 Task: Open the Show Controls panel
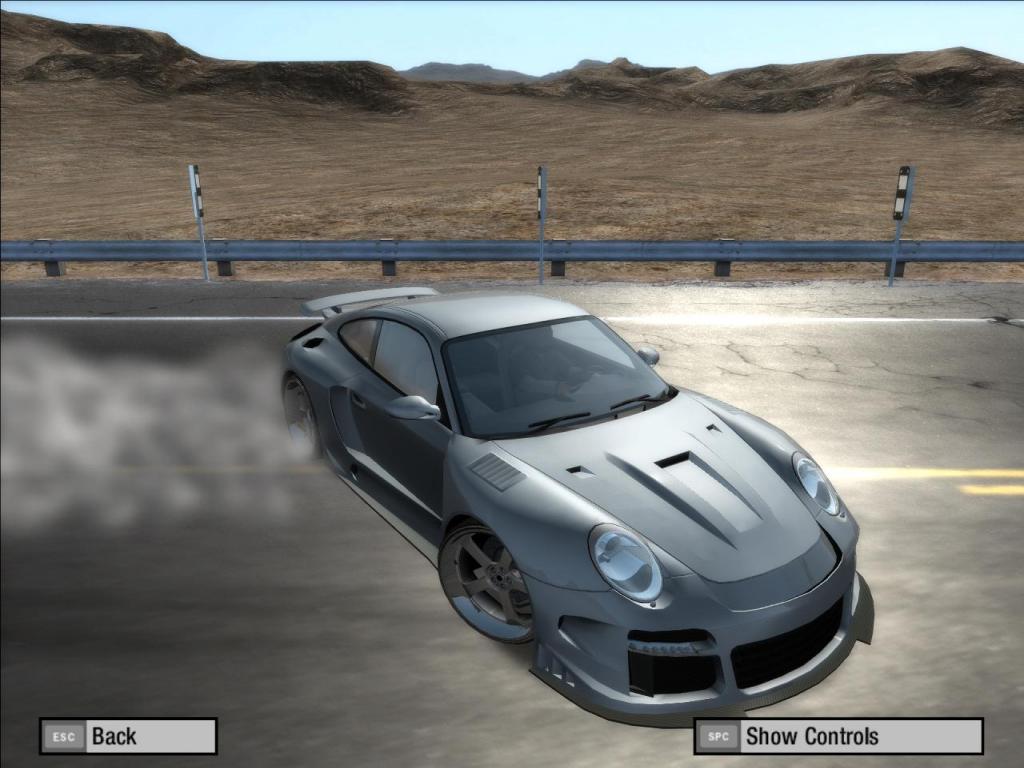pyautogui.click(x=838, y=737)
